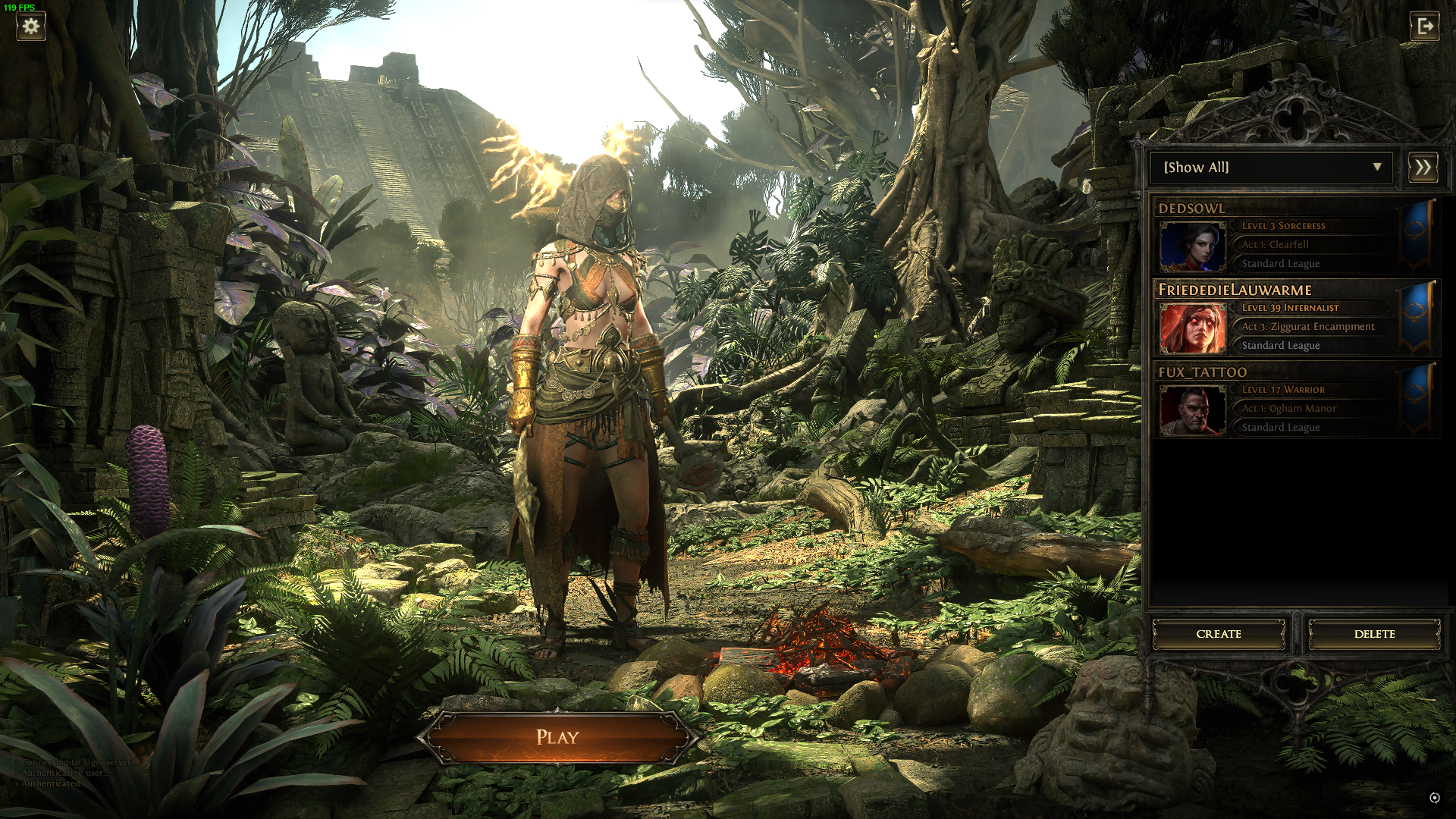Create a new character
Viewport: 1456px width, 819px height.
coord(1219,634)
